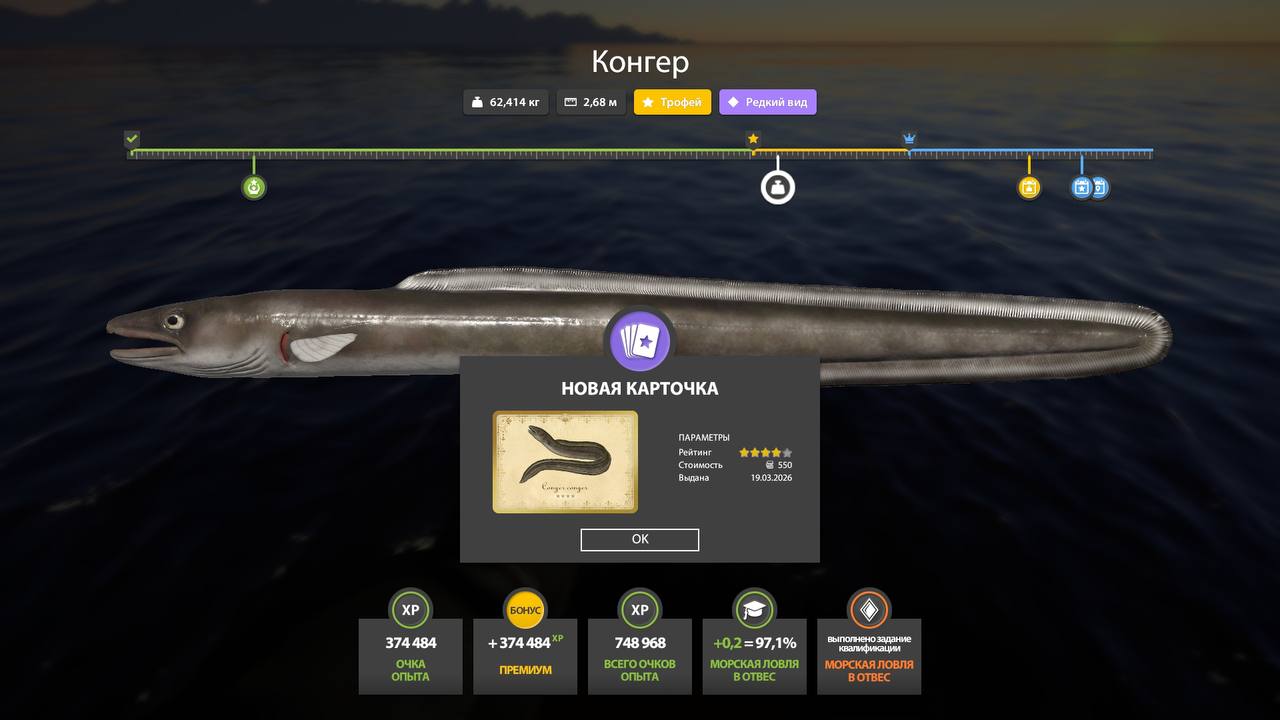The width and height of the screenshot is (1280, 720).
Task: Select the purple Редкий вид badge
Action: [767, 102]
